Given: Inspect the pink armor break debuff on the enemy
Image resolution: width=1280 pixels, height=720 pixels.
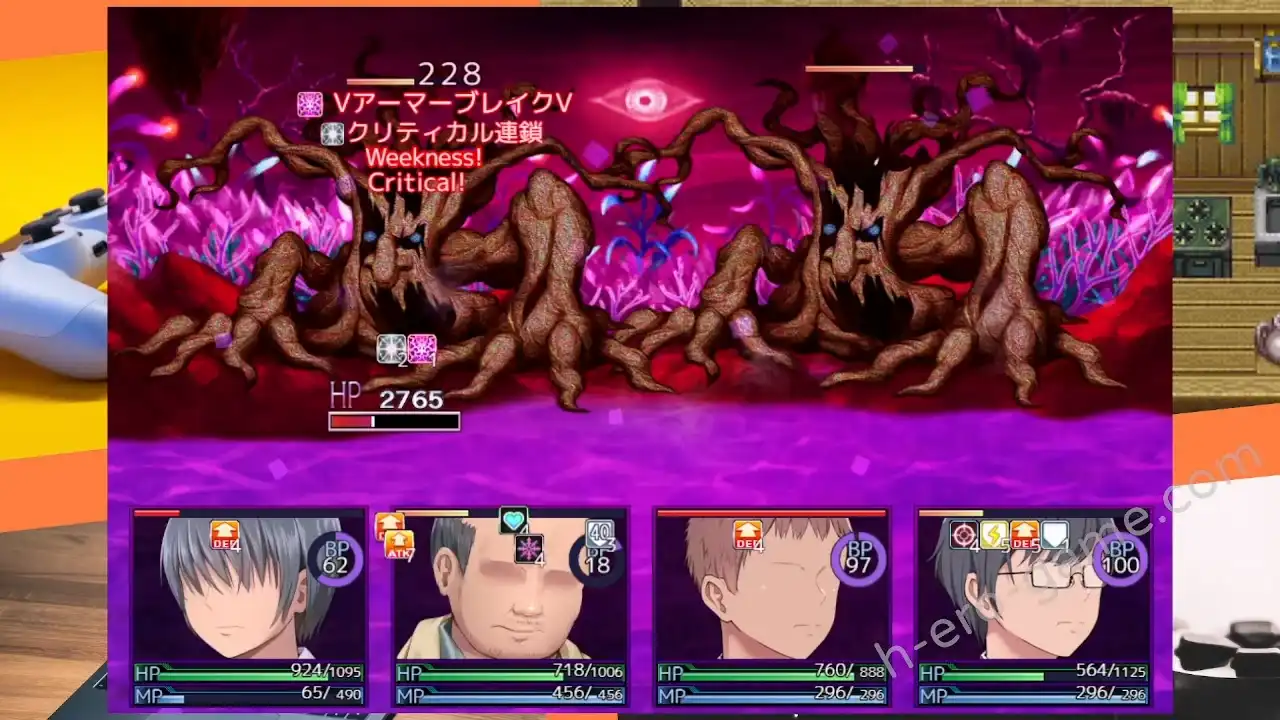Looking at the screenshot, I should [x=422, y=348].
